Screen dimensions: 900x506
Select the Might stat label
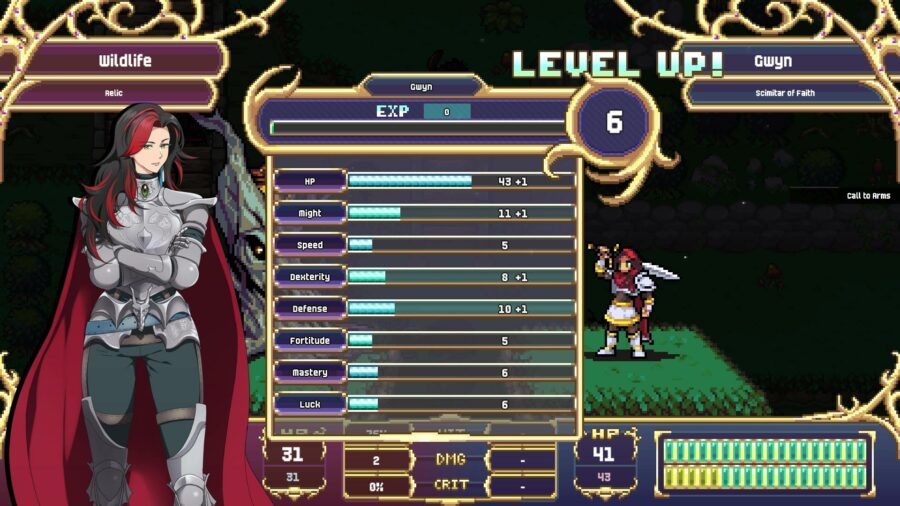(x=310, y=213)
